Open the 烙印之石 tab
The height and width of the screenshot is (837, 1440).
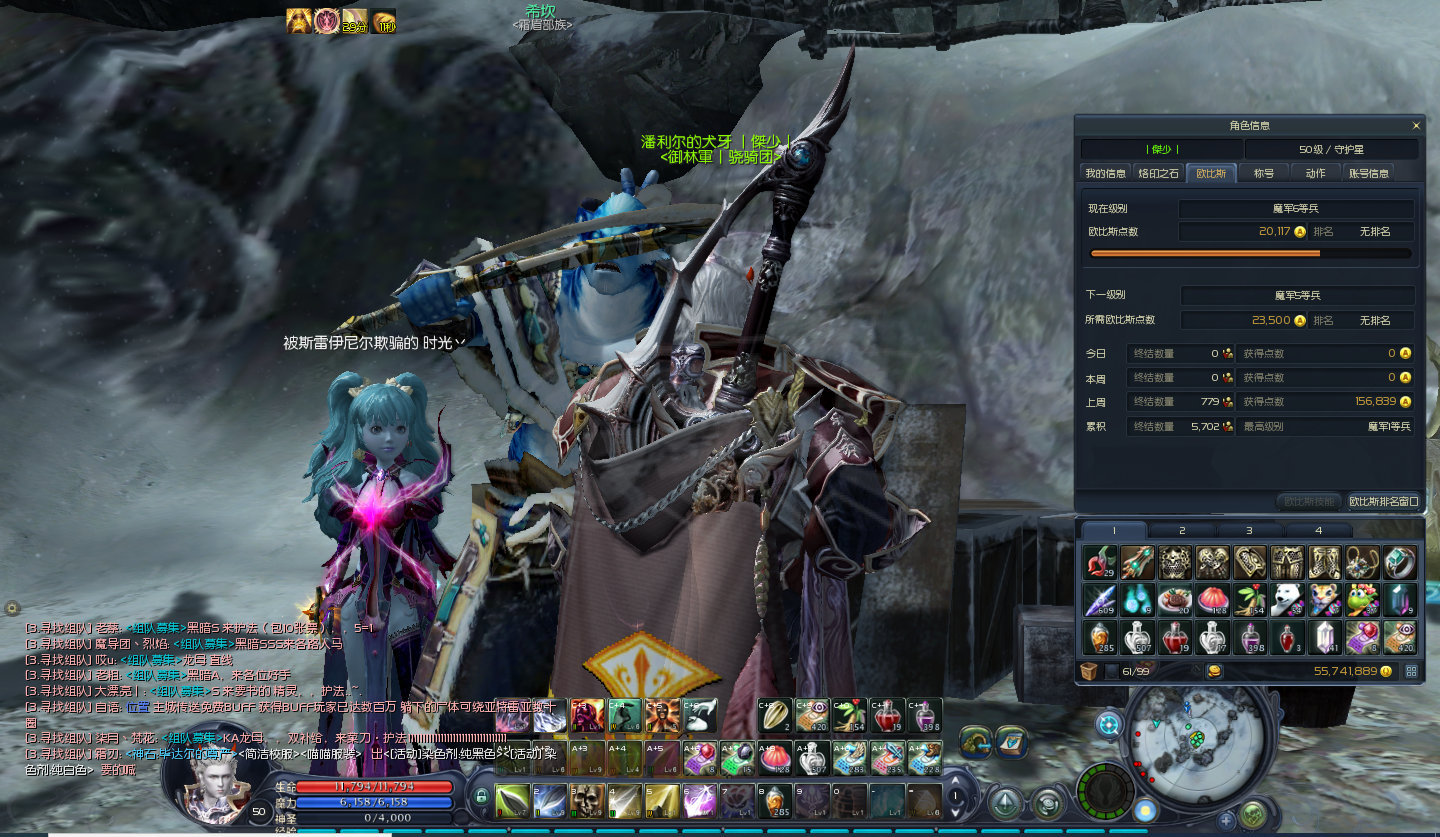click(x=1160, y=173)
